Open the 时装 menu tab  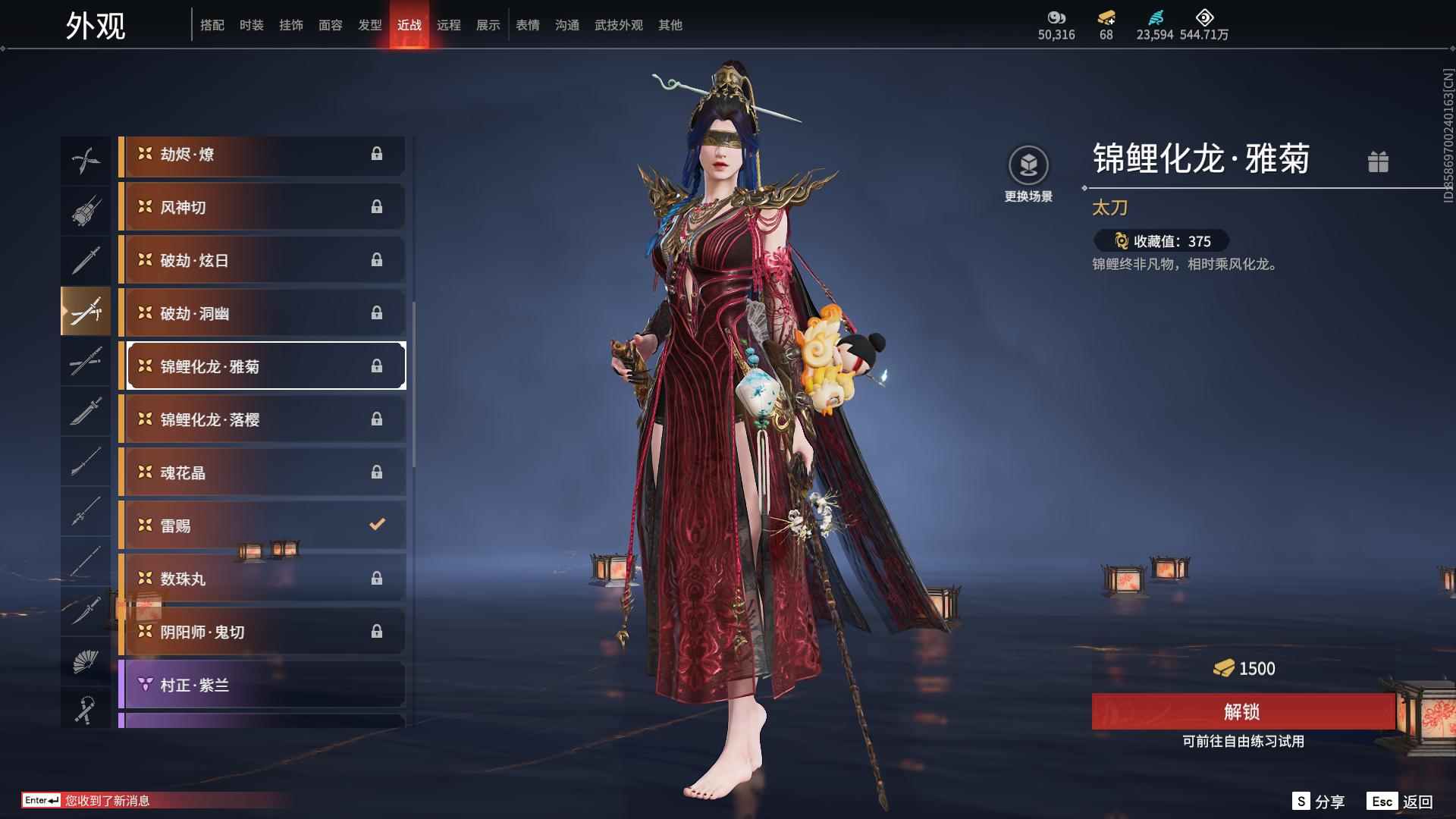(252, 24)
